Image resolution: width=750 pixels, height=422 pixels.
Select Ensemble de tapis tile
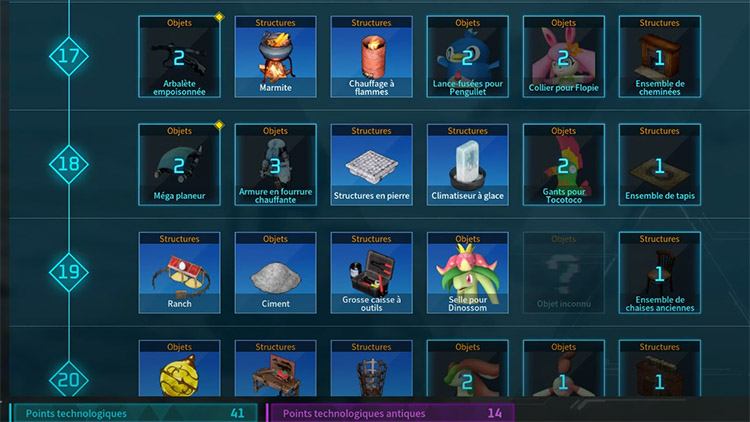pos(660,165)
